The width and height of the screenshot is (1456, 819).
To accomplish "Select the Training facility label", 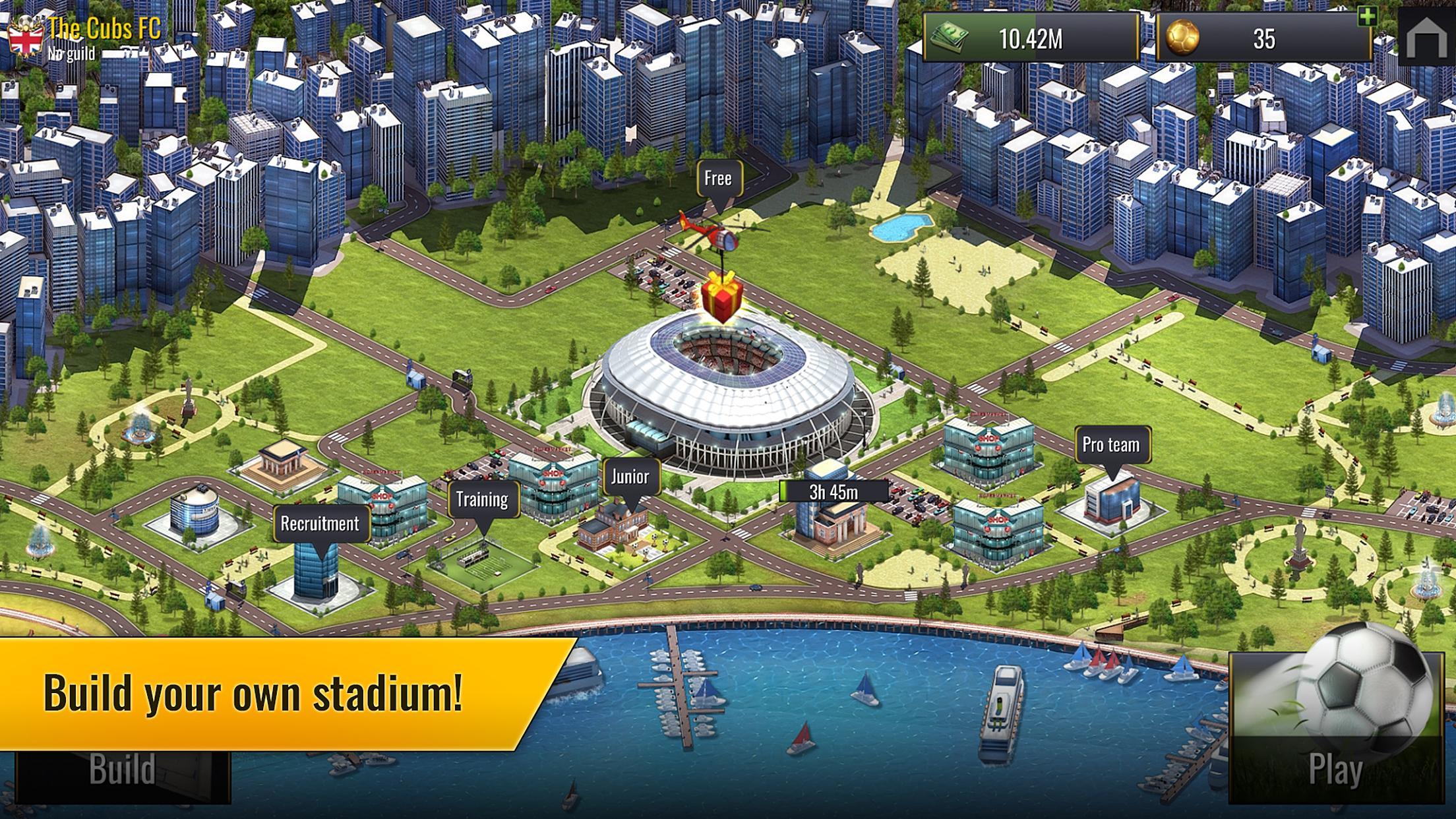I will click(x=482, y=500).
